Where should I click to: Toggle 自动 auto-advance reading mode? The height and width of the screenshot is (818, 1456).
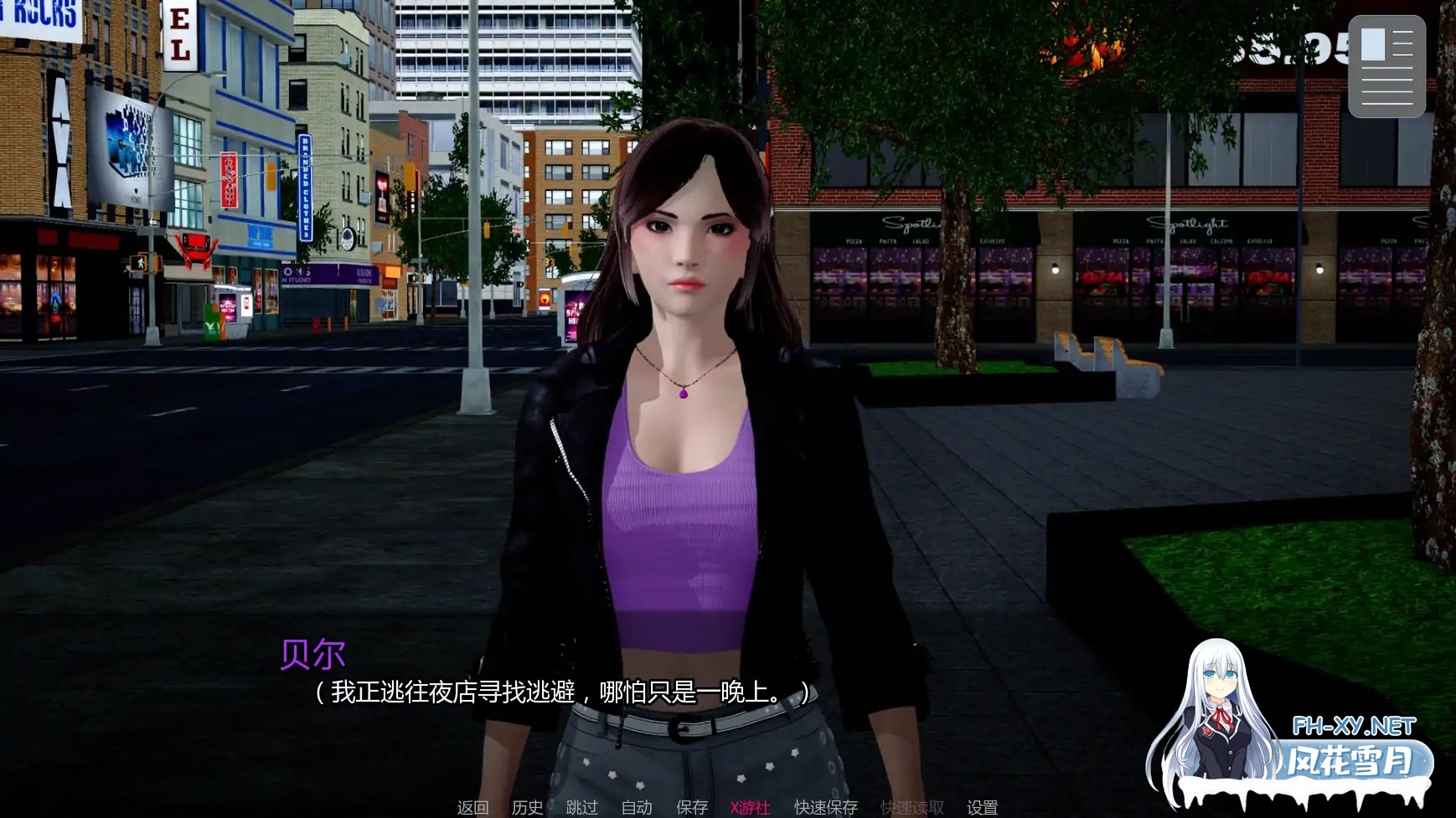635,809
